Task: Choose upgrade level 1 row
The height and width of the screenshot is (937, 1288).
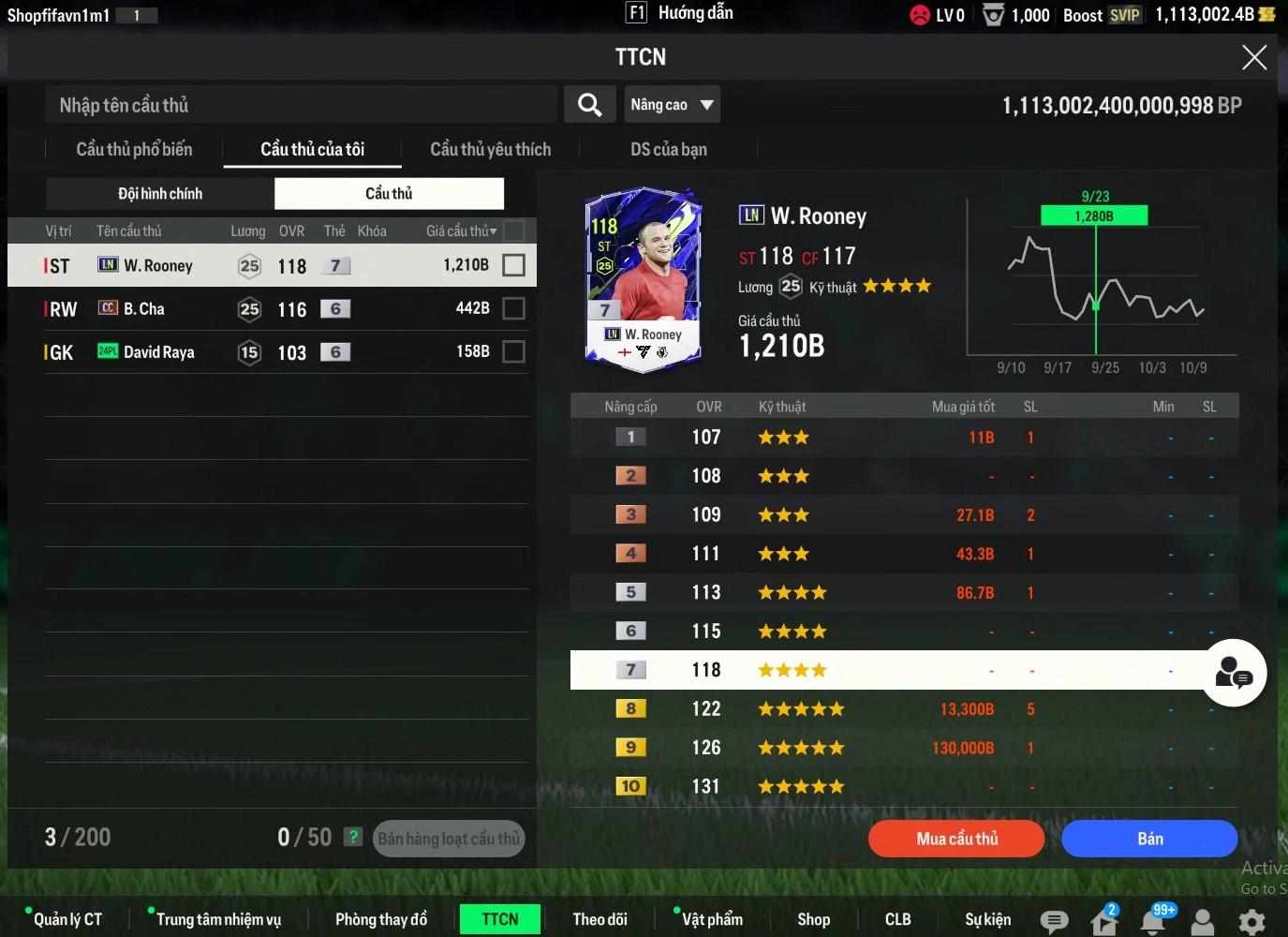Action: [x=904, y=438]
